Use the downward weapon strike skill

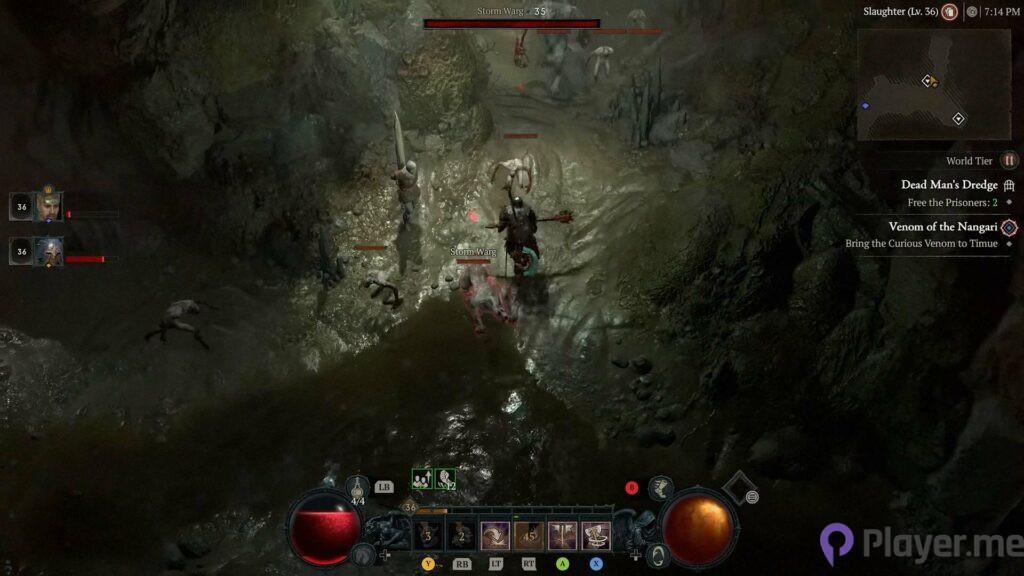pos(563,536)
